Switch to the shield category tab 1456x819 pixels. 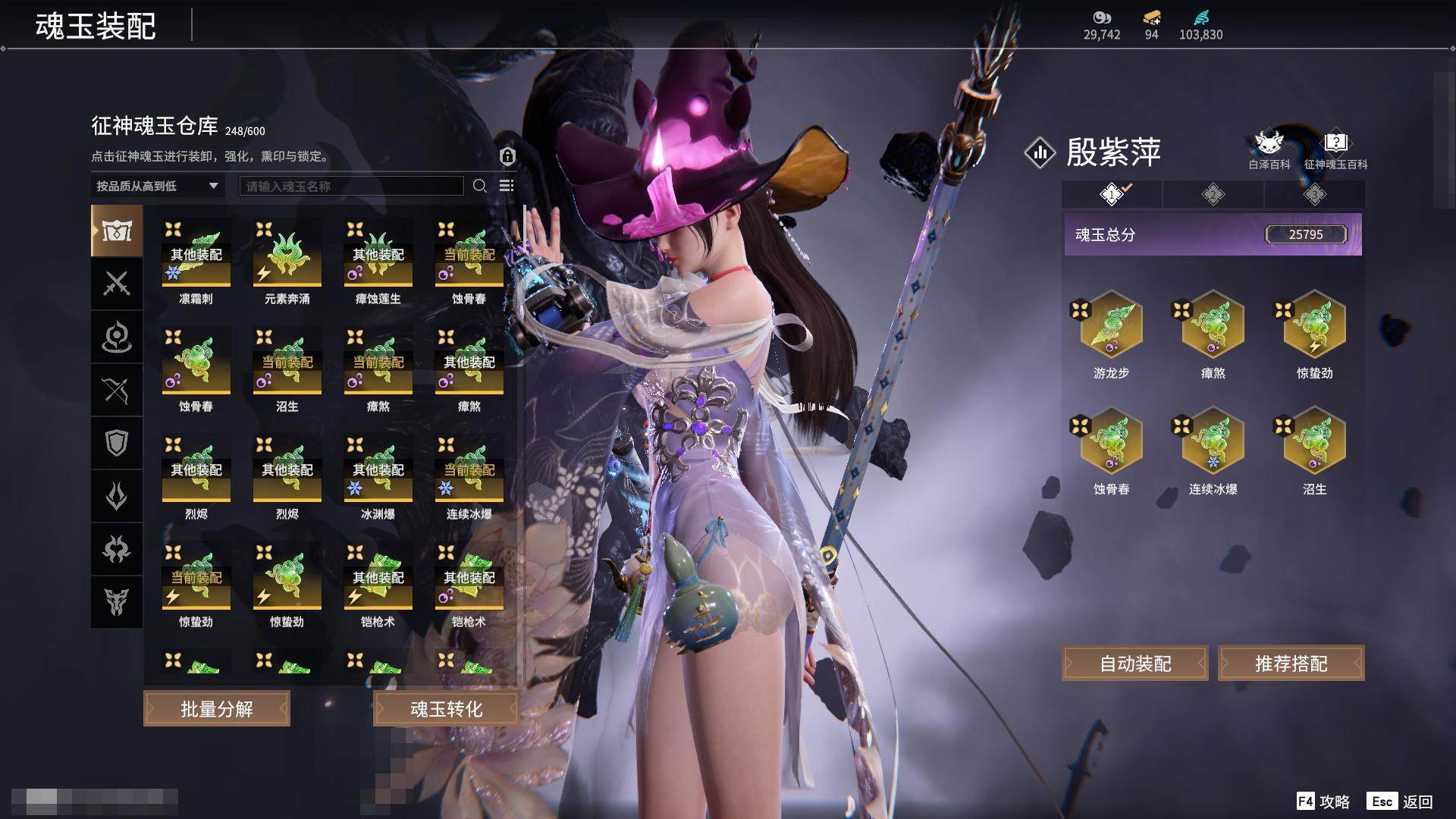[117, 443]
